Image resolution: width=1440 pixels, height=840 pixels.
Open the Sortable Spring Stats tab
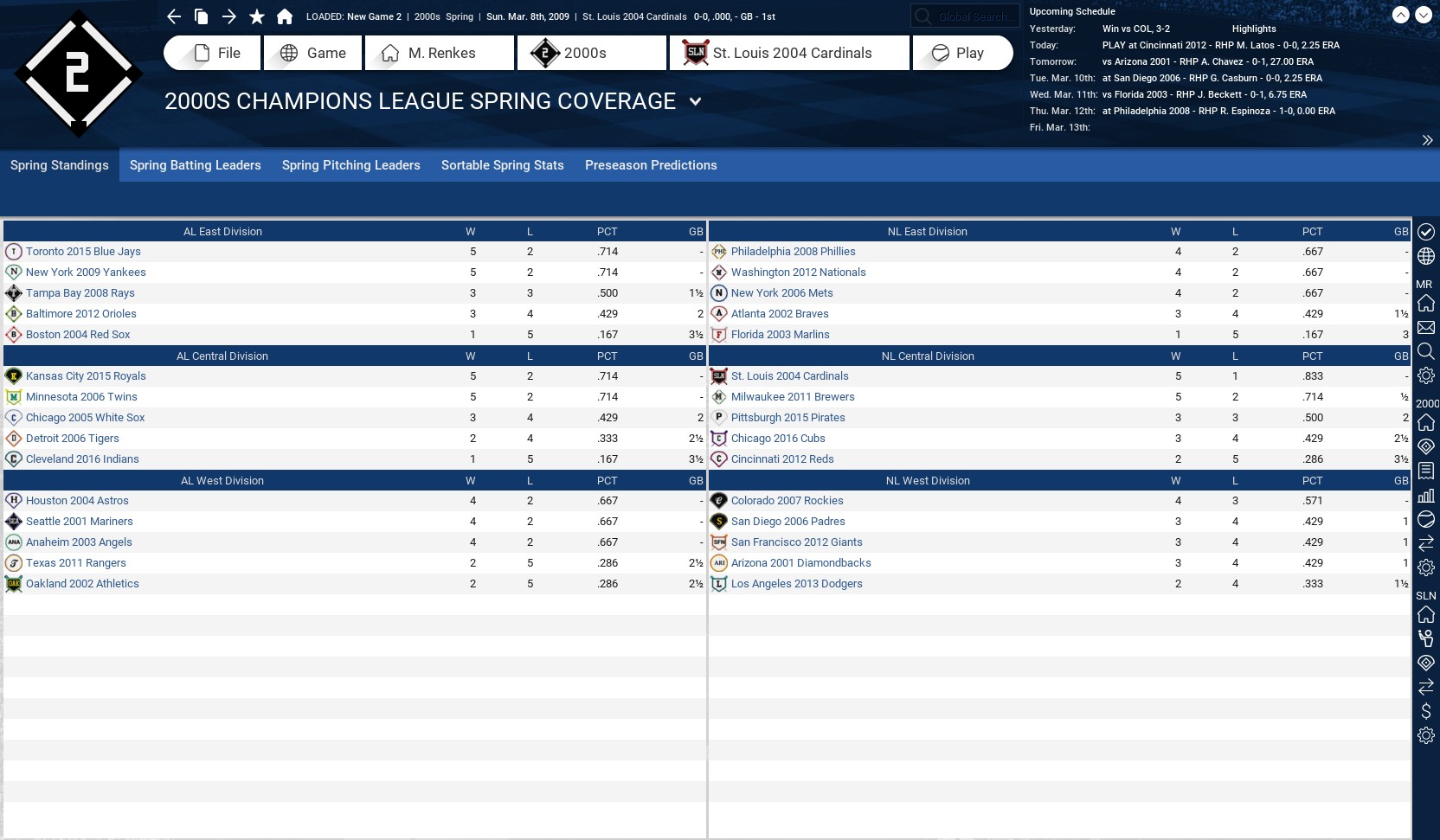pos(502,165)
